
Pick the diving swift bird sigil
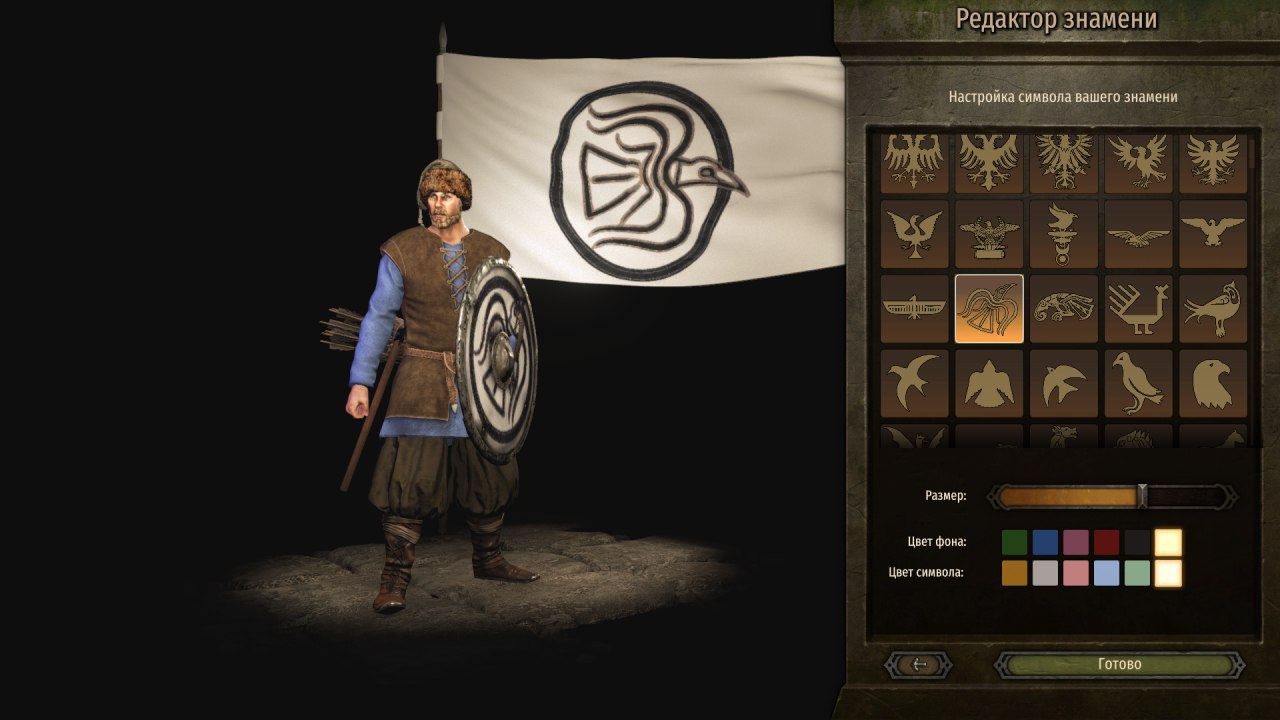1063,382
